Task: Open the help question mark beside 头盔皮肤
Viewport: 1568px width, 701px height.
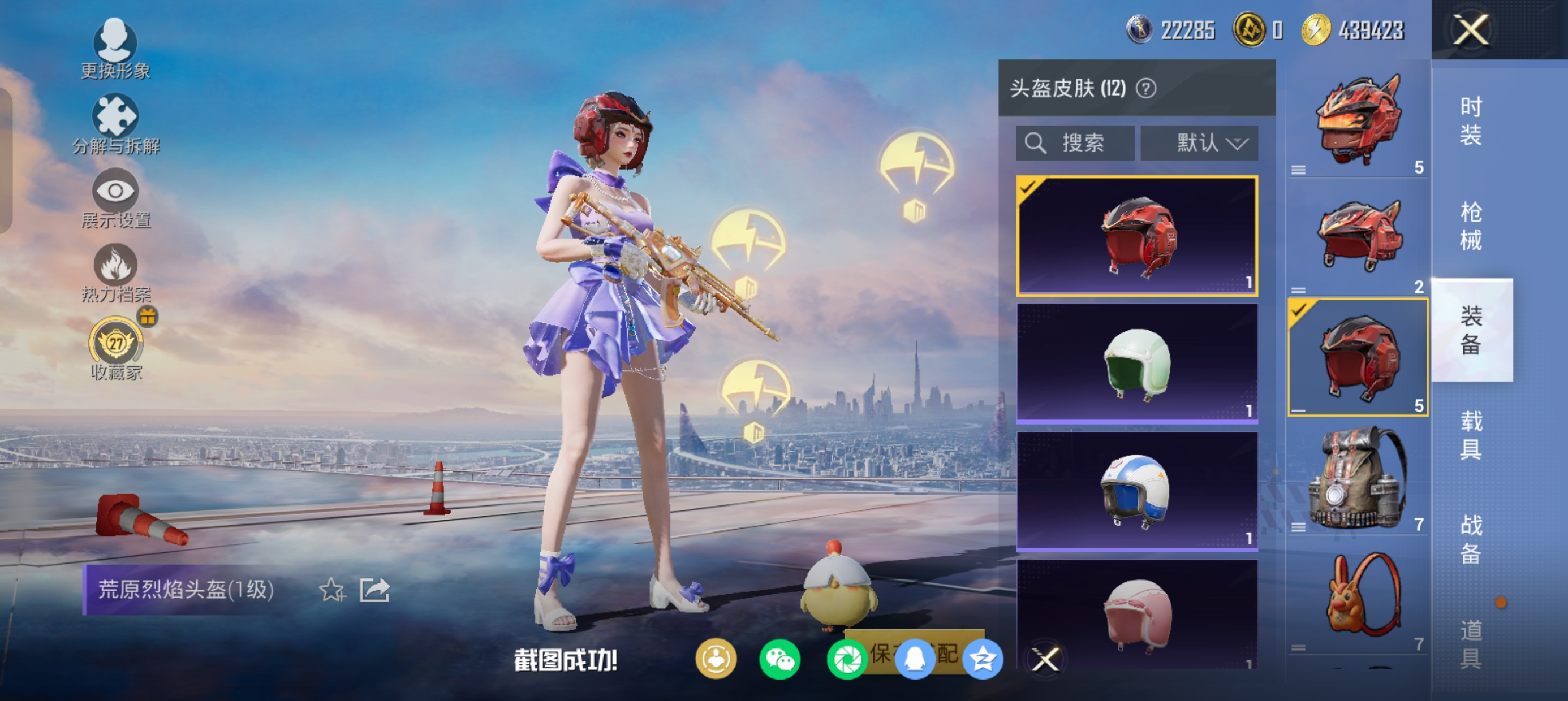Action: (x=1146, y=89)
